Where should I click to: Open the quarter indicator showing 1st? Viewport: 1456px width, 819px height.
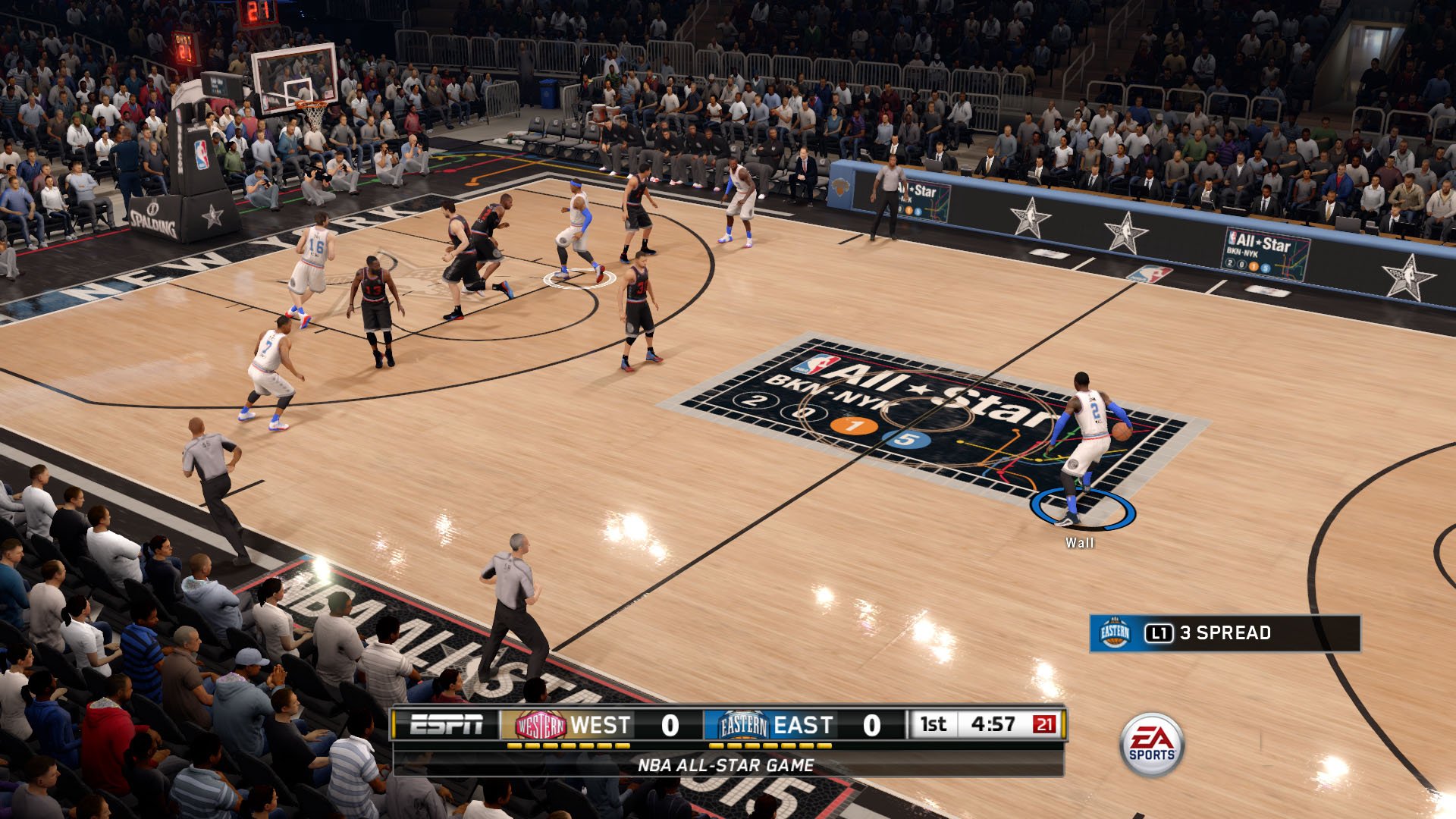coord(934,724)
